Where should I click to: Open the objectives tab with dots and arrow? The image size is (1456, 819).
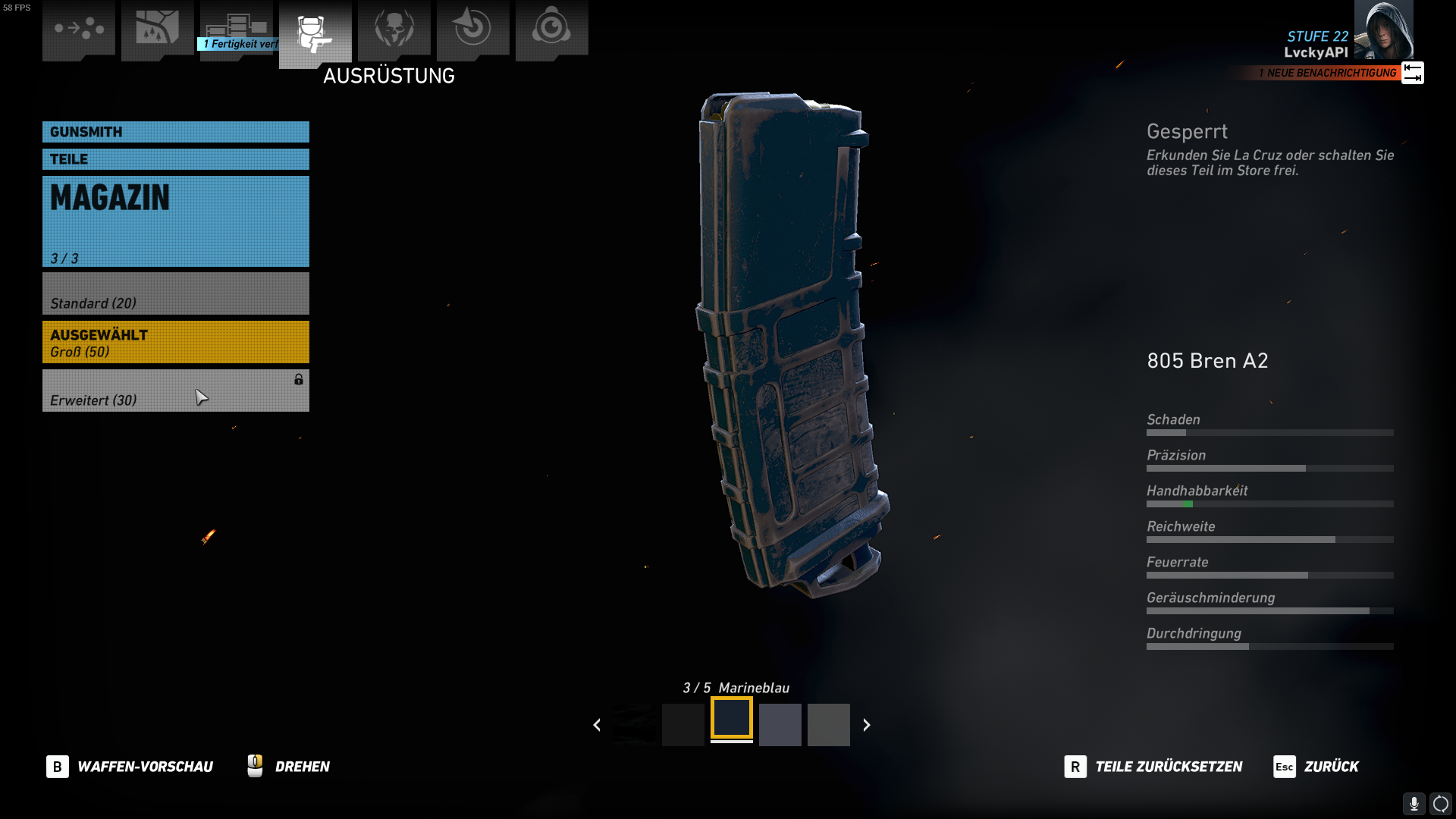click(79, 29)
